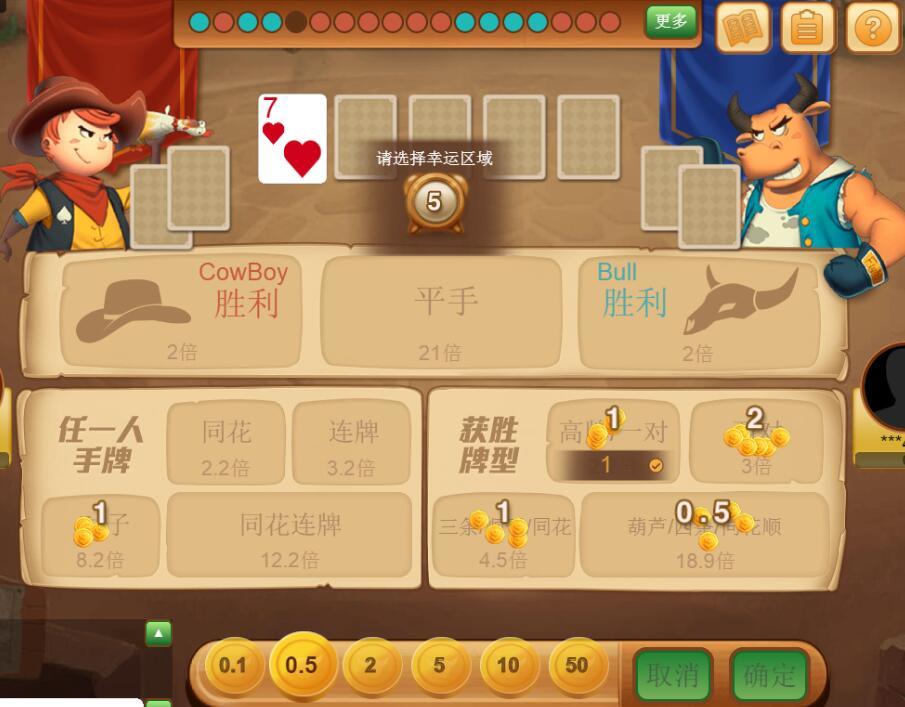Place a bet on 连牌 3.2倍
This screenshot has height=707, width=905.
(x=351, y=442)
